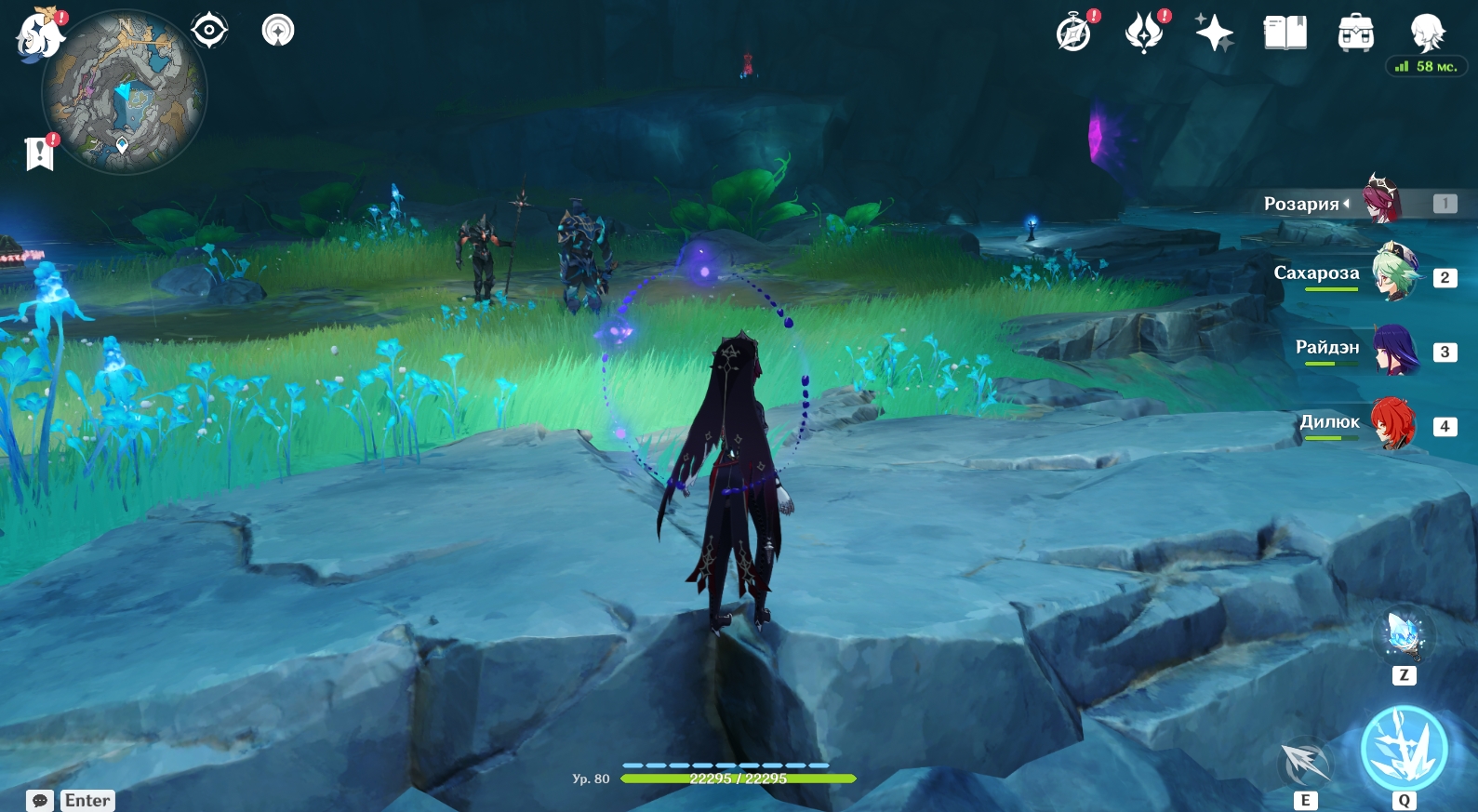Viewport: 1478px width, 812px height.
Task: Use the gadget item above Z
Action: (1404, 633)
